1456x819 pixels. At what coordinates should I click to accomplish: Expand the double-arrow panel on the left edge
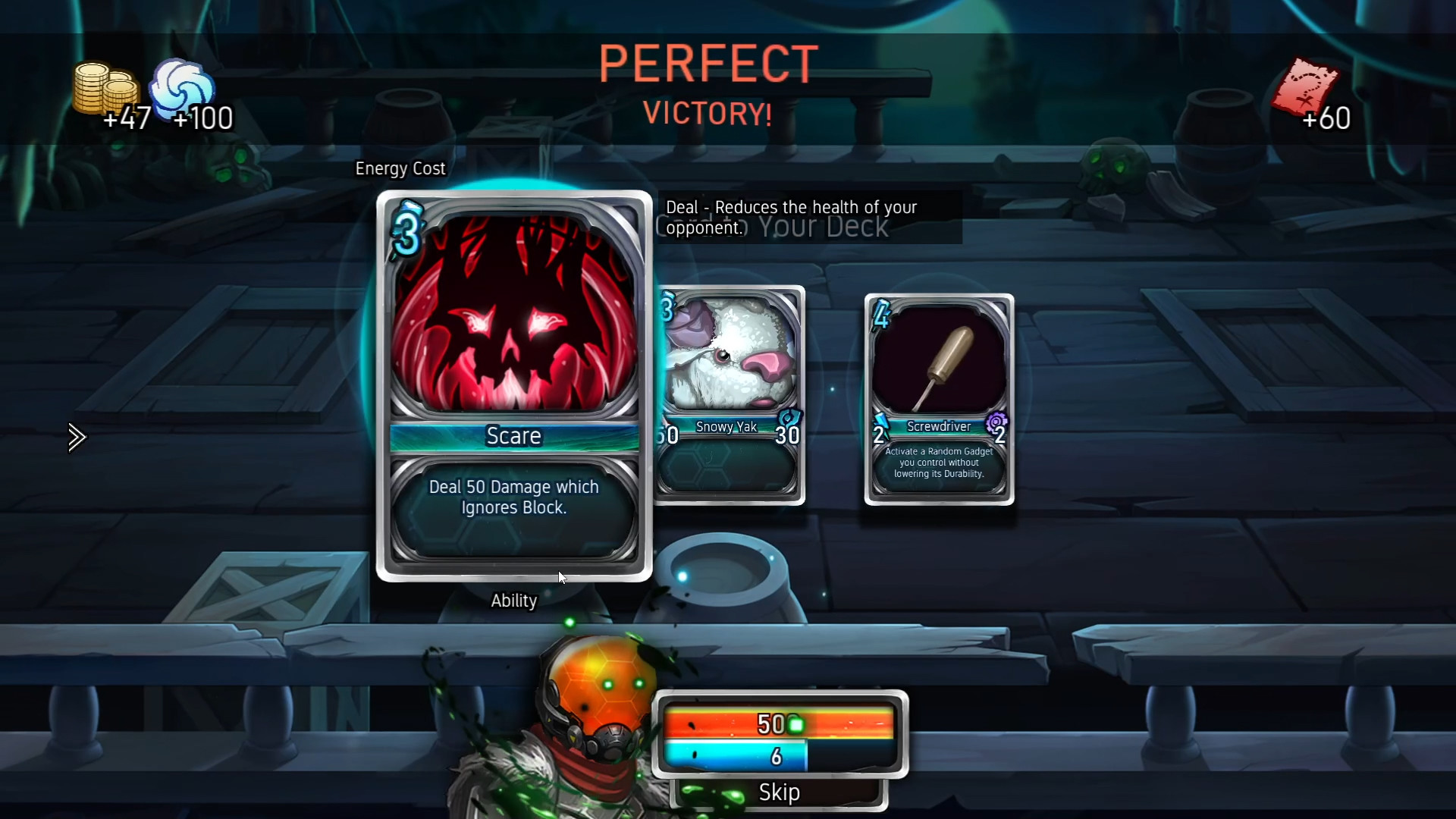point(77,437)
